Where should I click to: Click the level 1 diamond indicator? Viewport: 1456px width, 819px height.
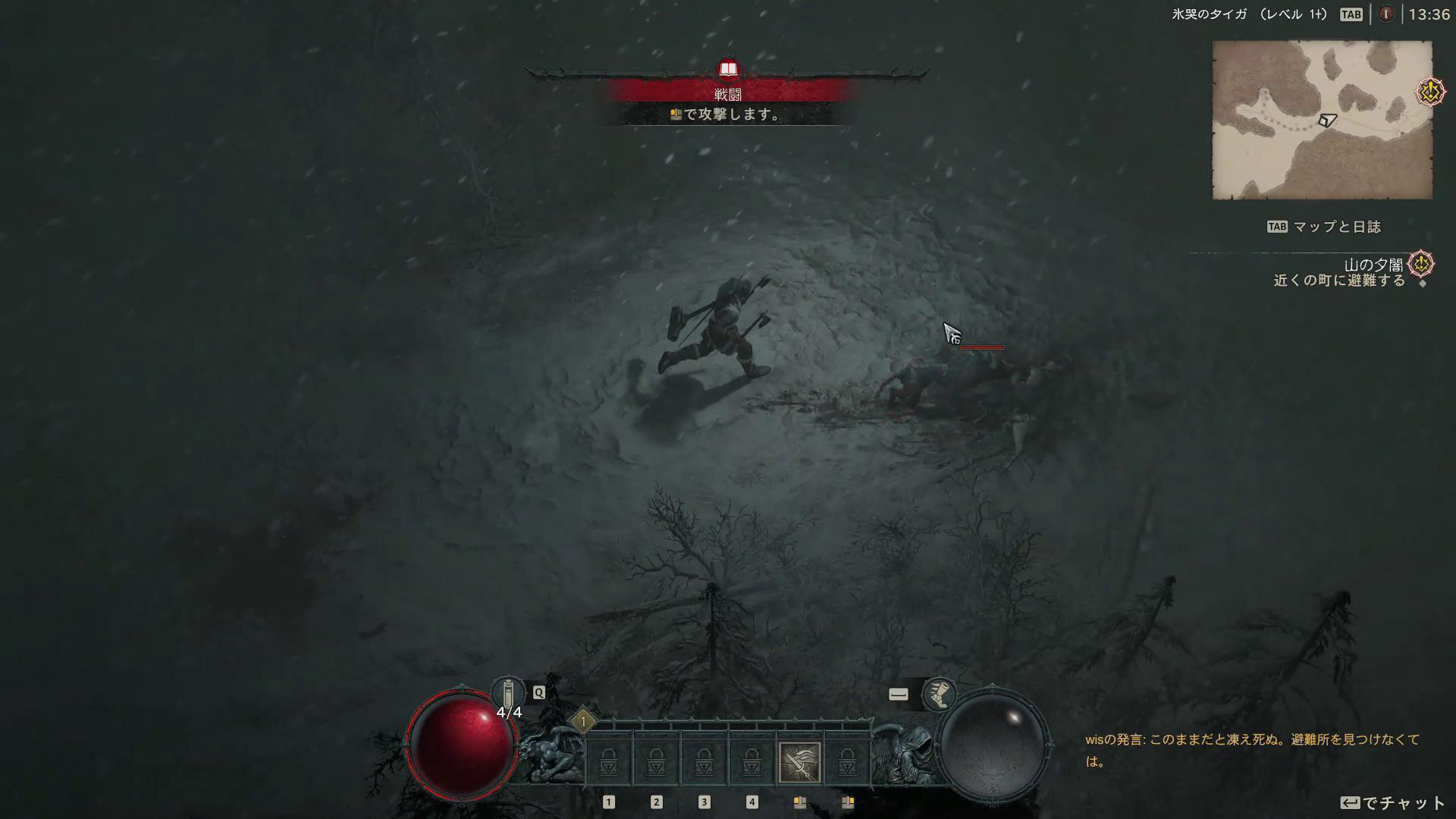coord(582,721)
